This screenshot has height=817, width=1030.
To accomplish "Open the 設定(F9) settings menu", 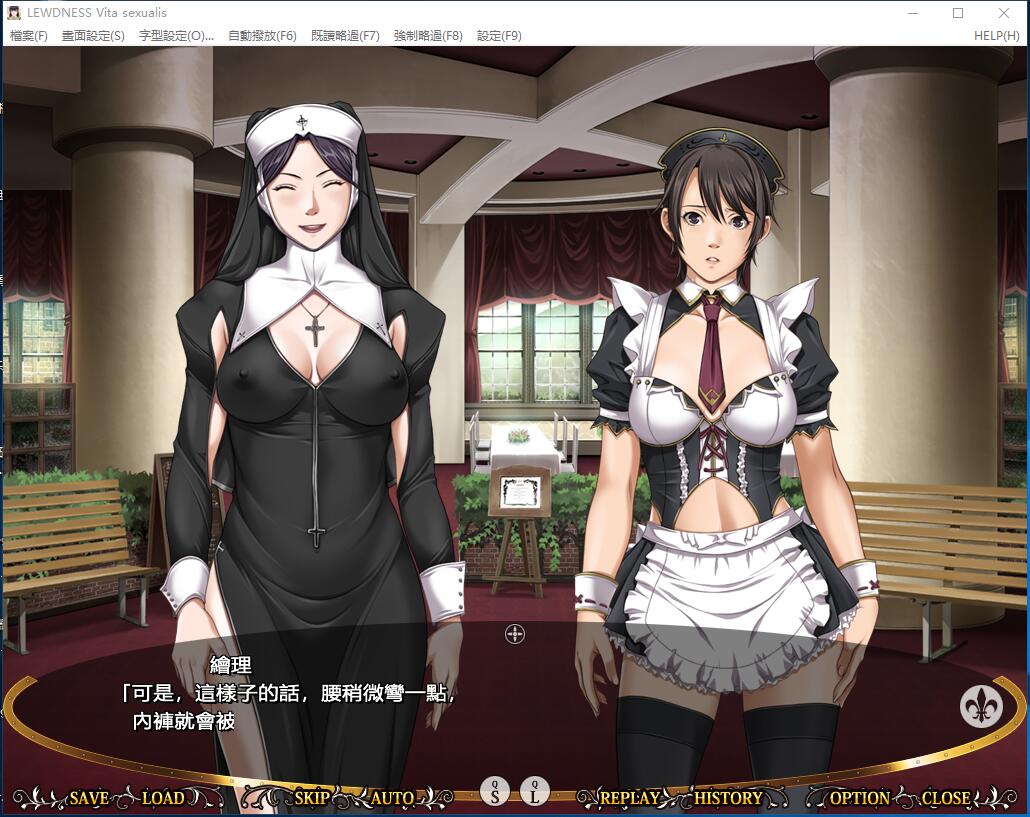I will (499, 36).
